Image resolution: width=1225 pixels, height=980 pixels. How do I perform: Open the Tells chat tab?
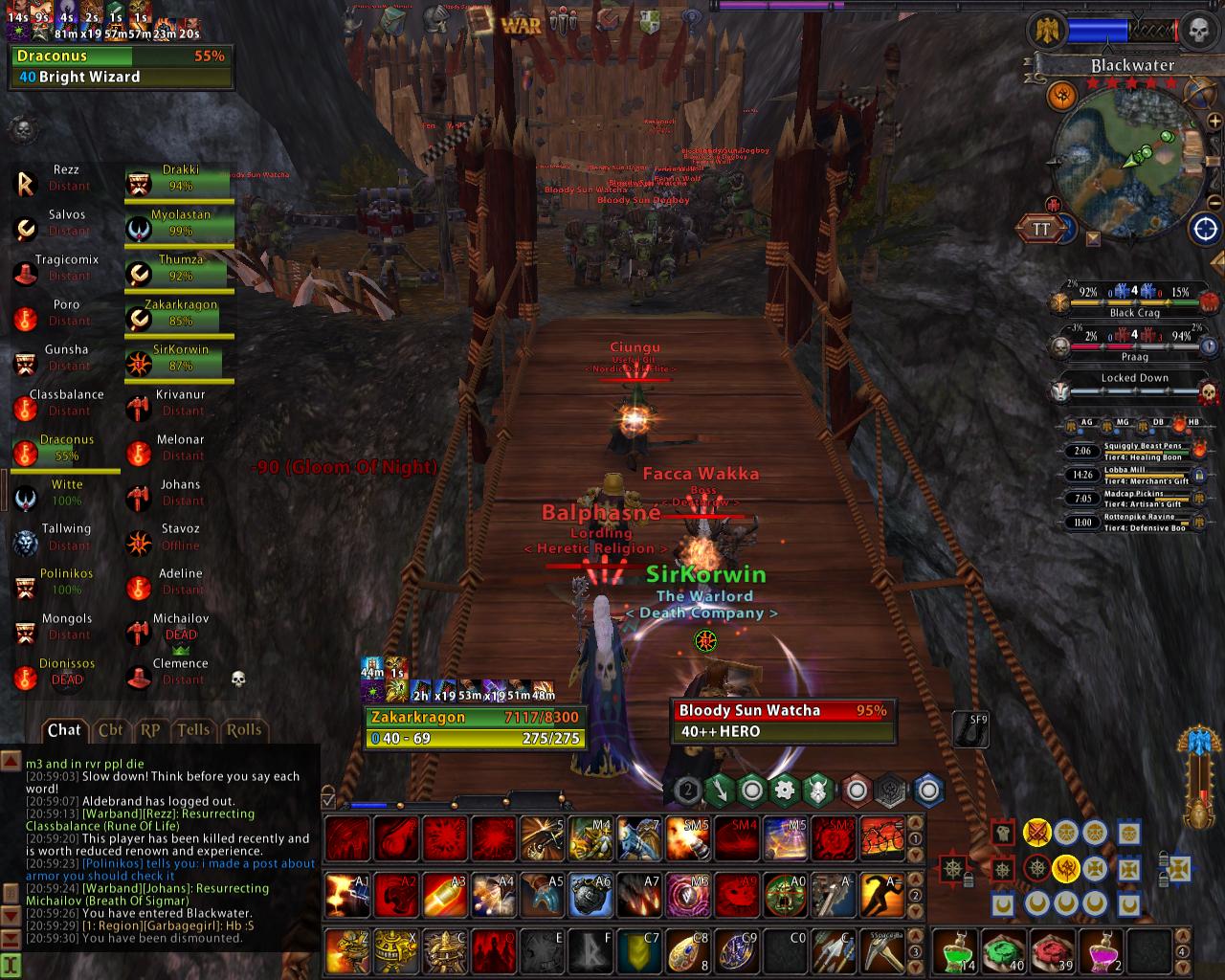coord(192,730)
